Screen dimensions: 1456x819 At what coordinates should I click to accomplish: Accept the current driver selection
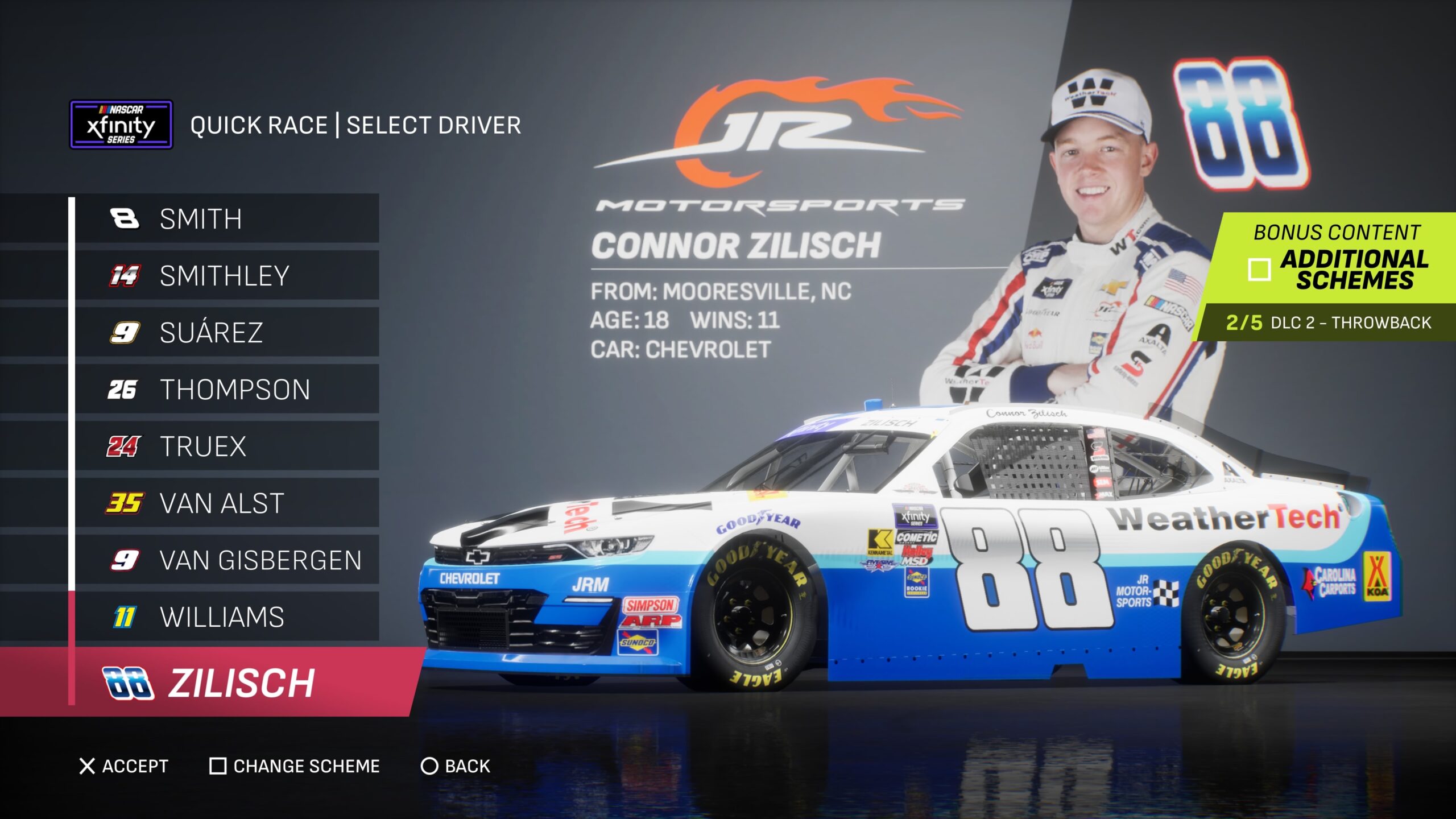[123, 766]
